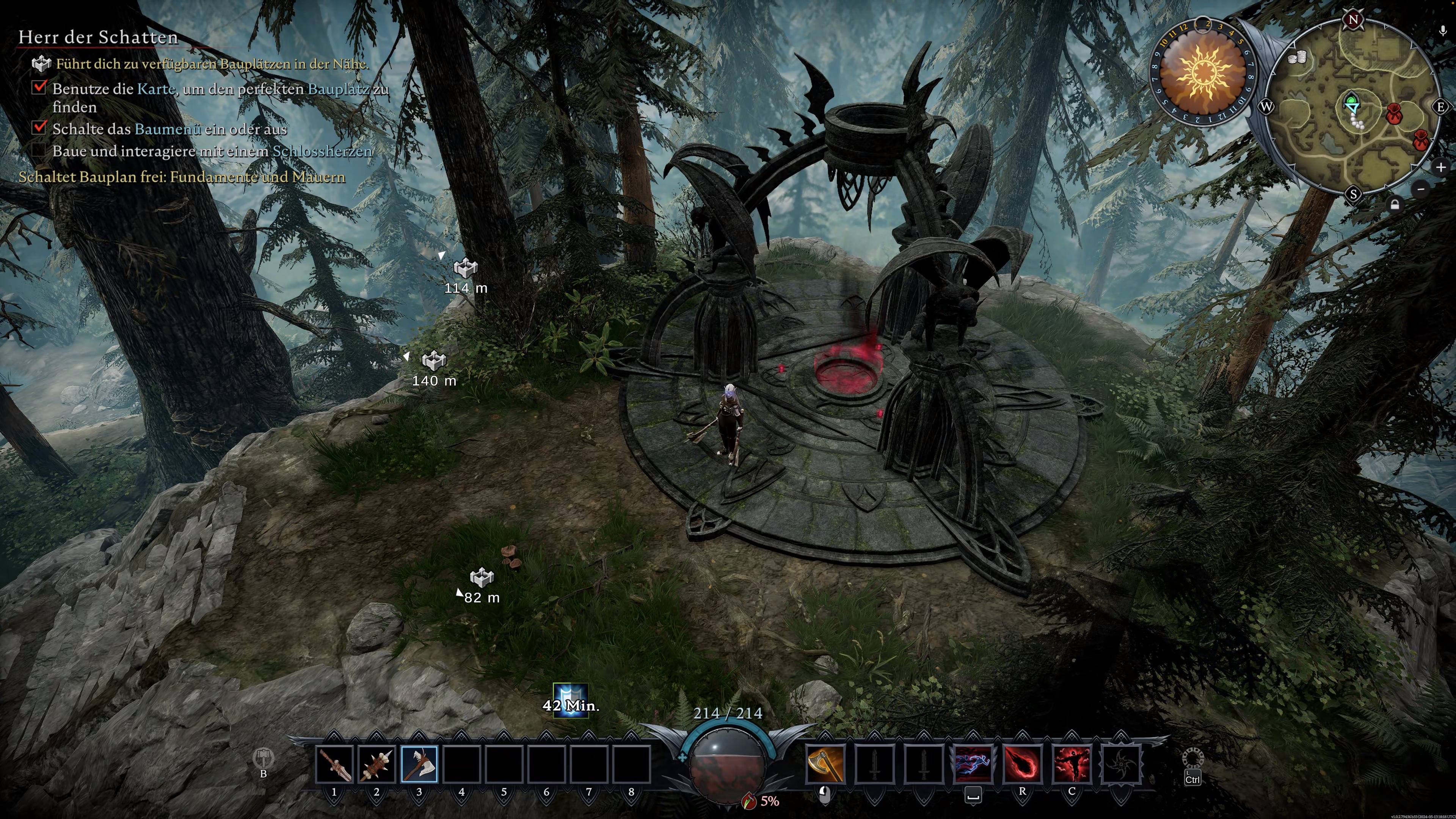Open the build menu hammer icon
The image size is (1456, 819).
(x=263, y=758)
